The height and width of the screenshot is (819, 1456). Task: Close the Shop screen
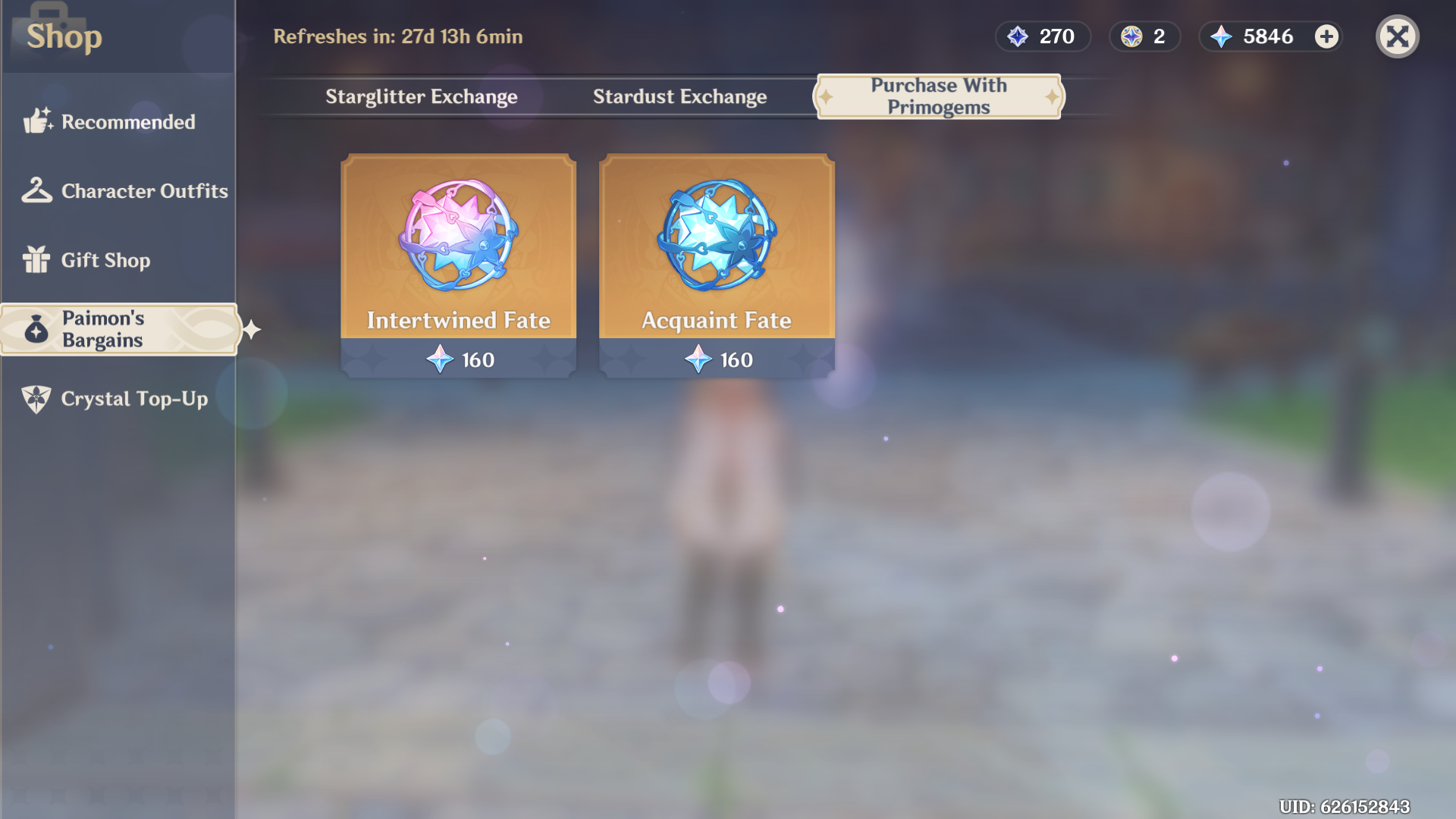[x=1397, y=36]
